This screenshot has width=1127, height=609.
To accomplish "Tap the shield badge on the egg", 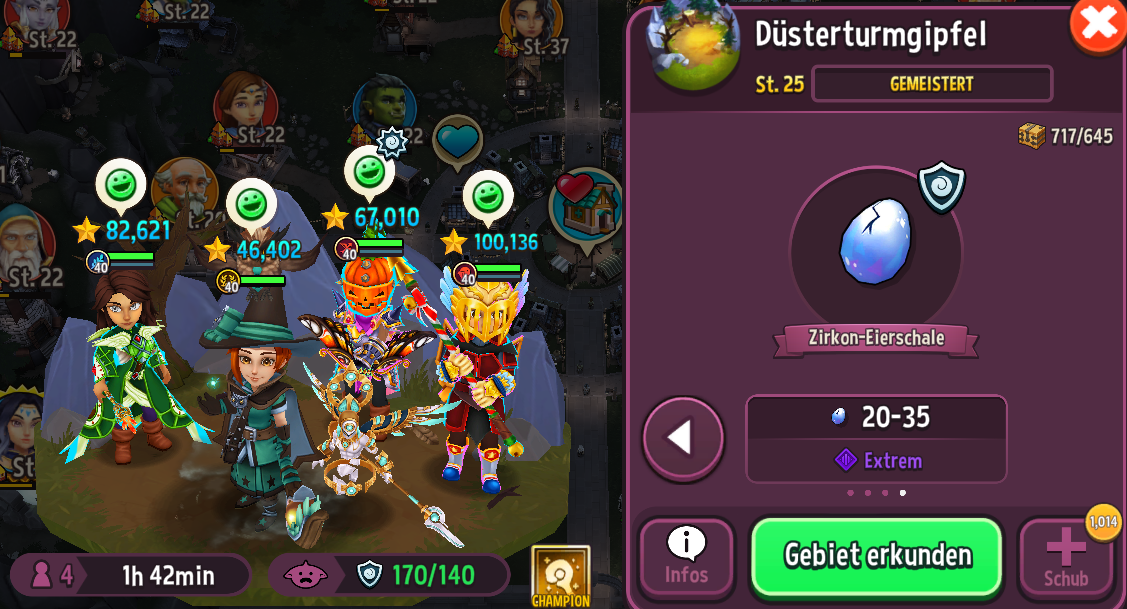I will tap(941, 186).
